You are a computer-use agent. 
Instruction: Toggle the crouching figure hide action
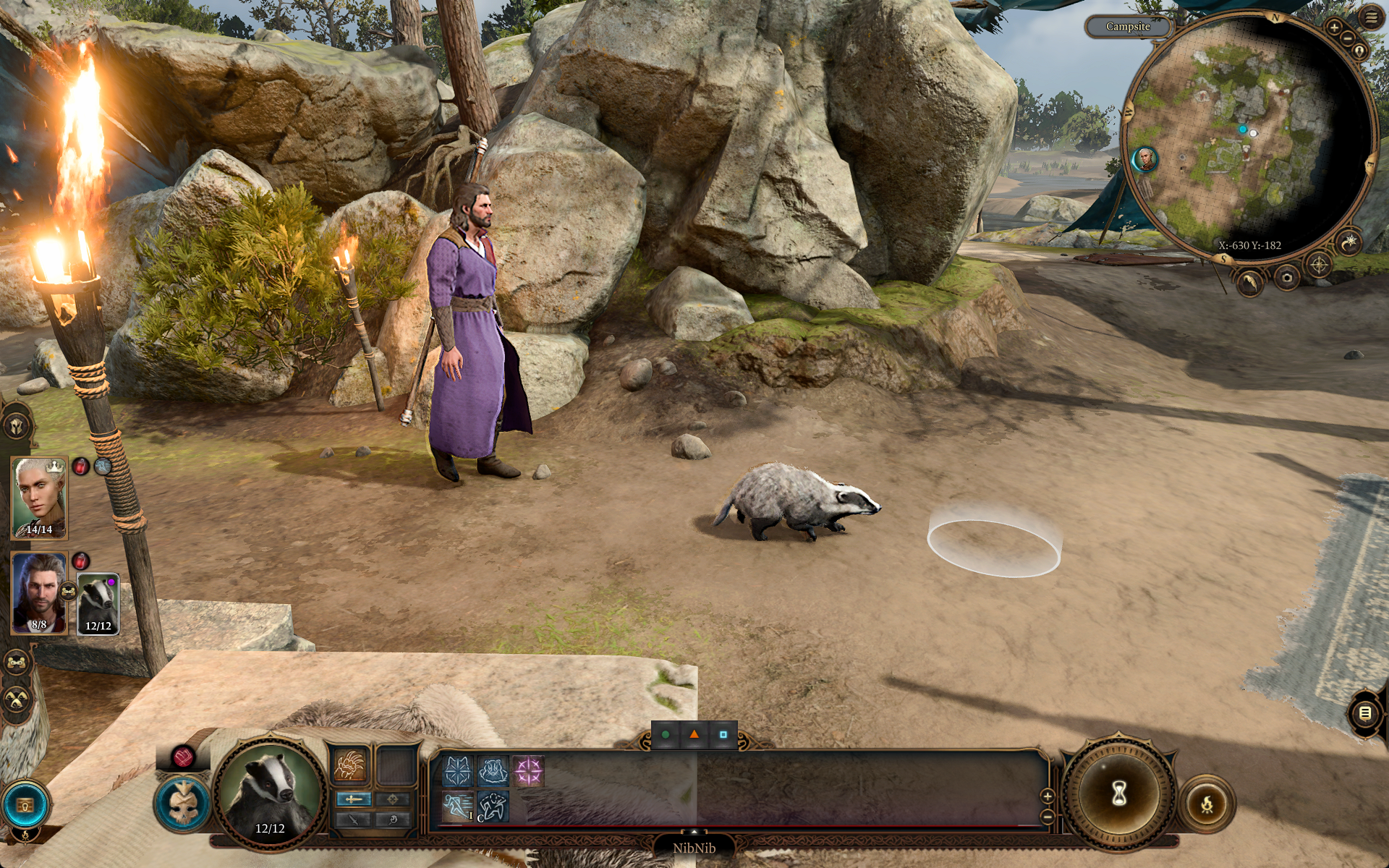[x=493, y=807]
